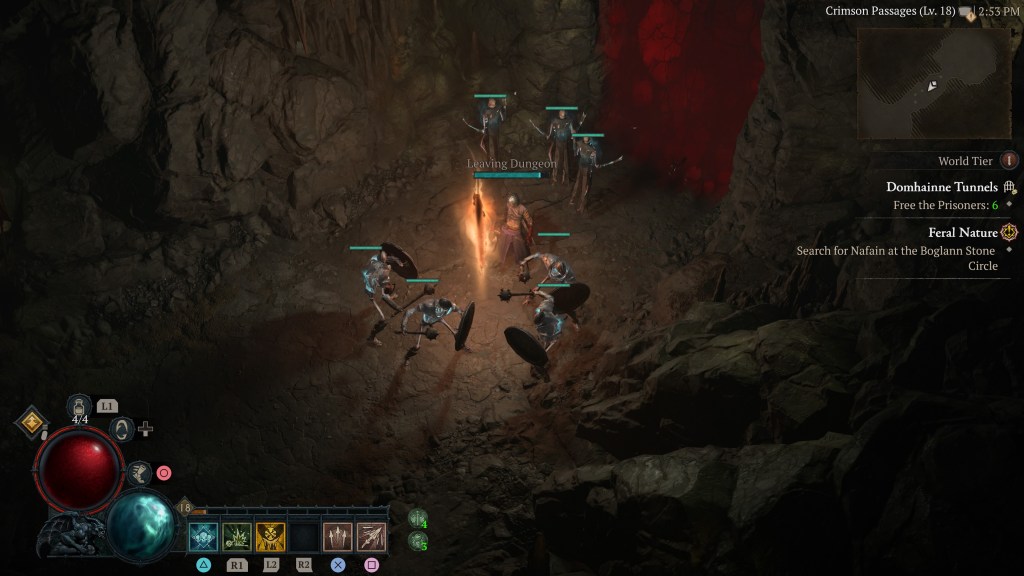Activate the three bone spikes skill
Viewport: 1024px width, 576px height.
(338, 537)
